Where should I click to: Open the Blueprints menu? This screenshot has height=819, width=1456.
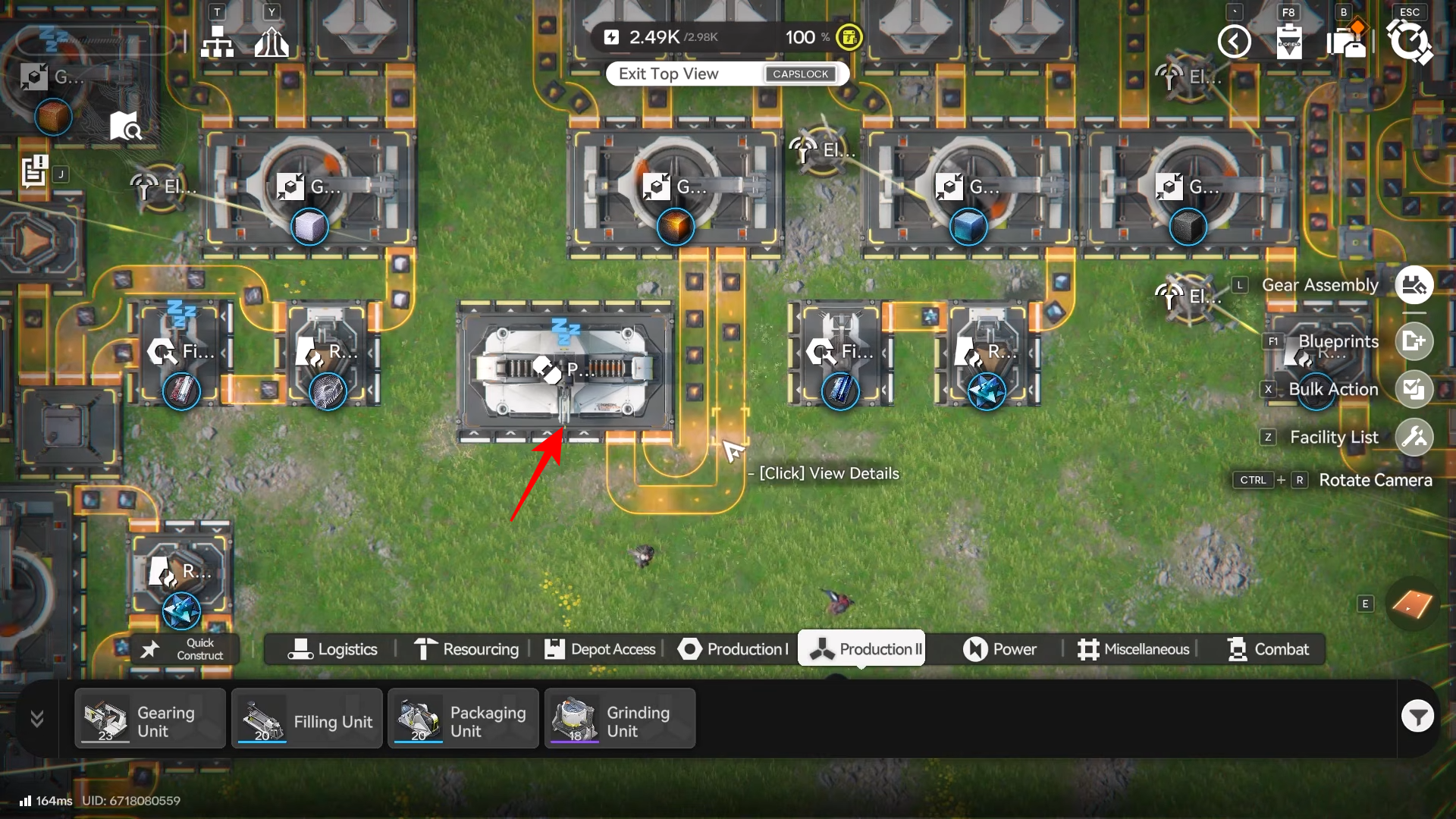pyautogui.click(x=1414, y=341)
